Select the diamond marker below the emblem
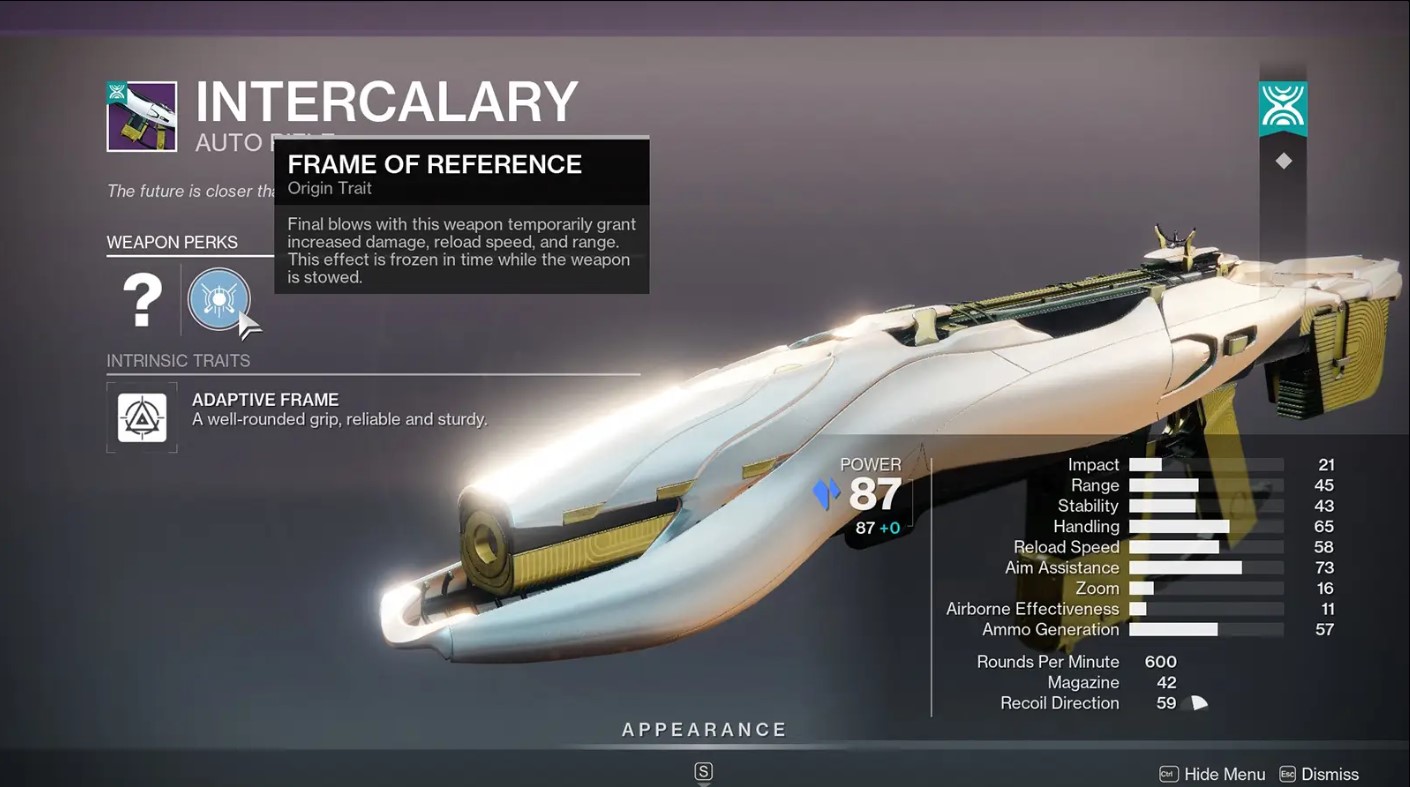This screenshot has height=787, width=1410. 1283,161
